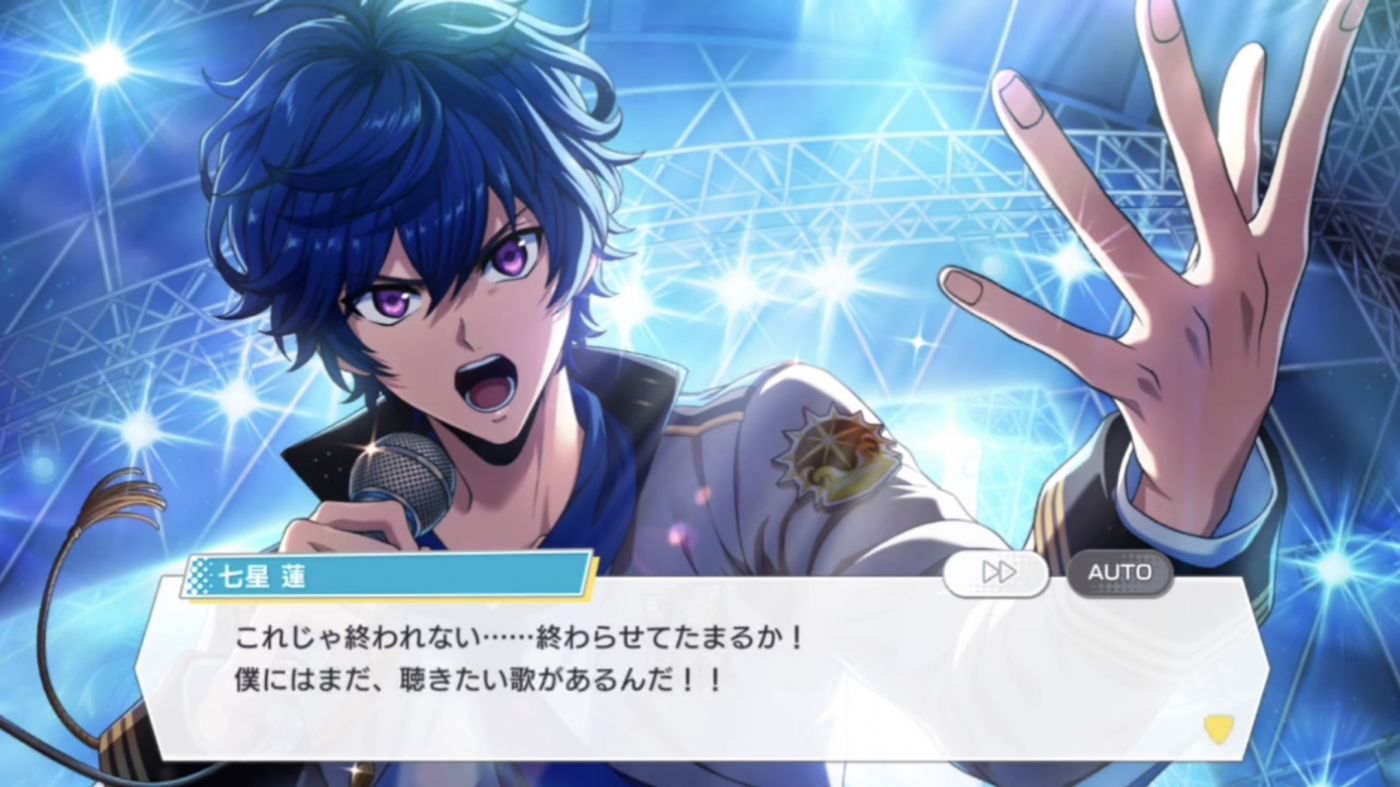Toggle the AUTO dialogue advance button
Screen dimensions: 1400x787
click(1119, 573)
